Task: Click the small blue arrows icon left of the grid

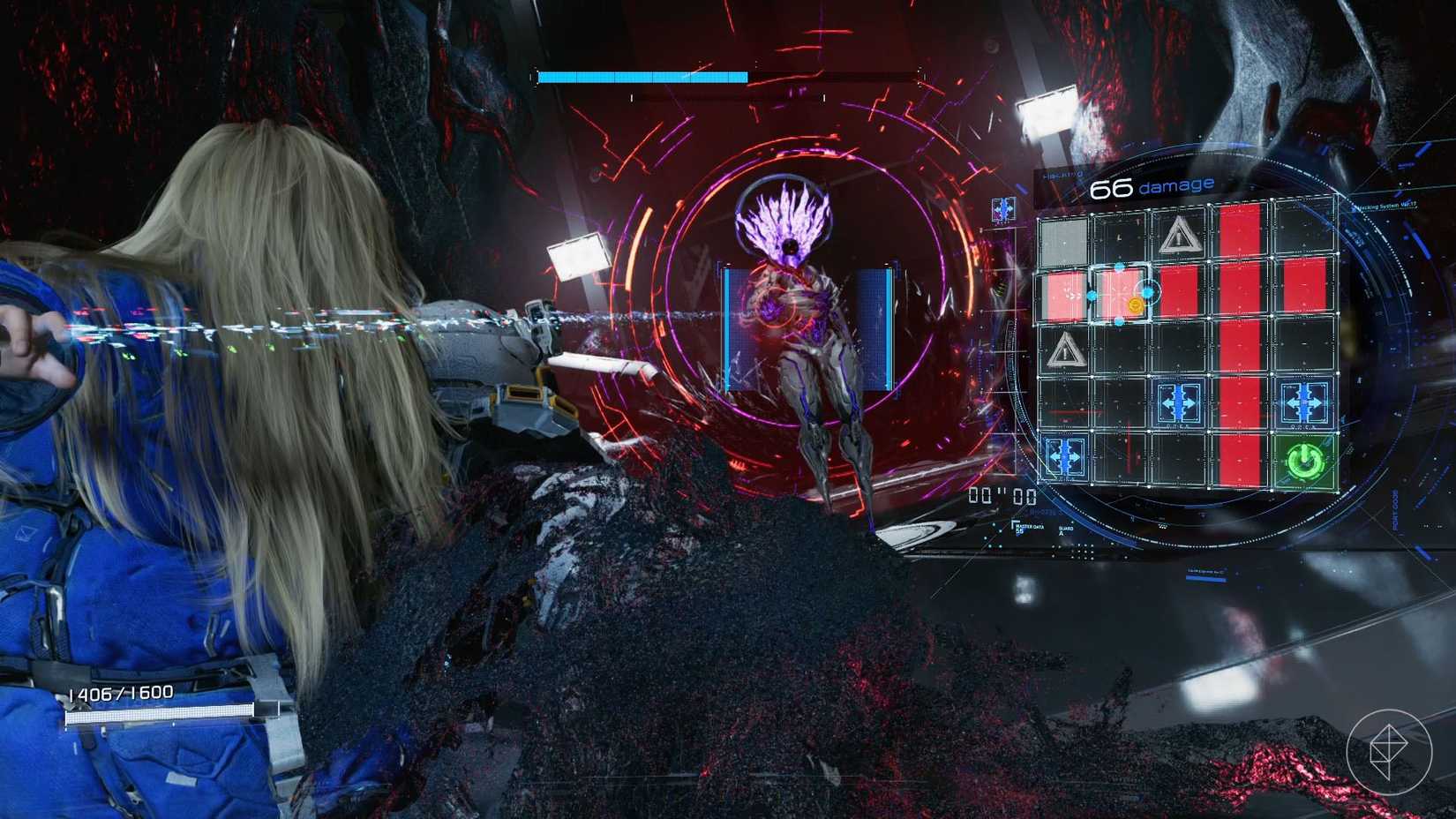Action: point(1002,209)
